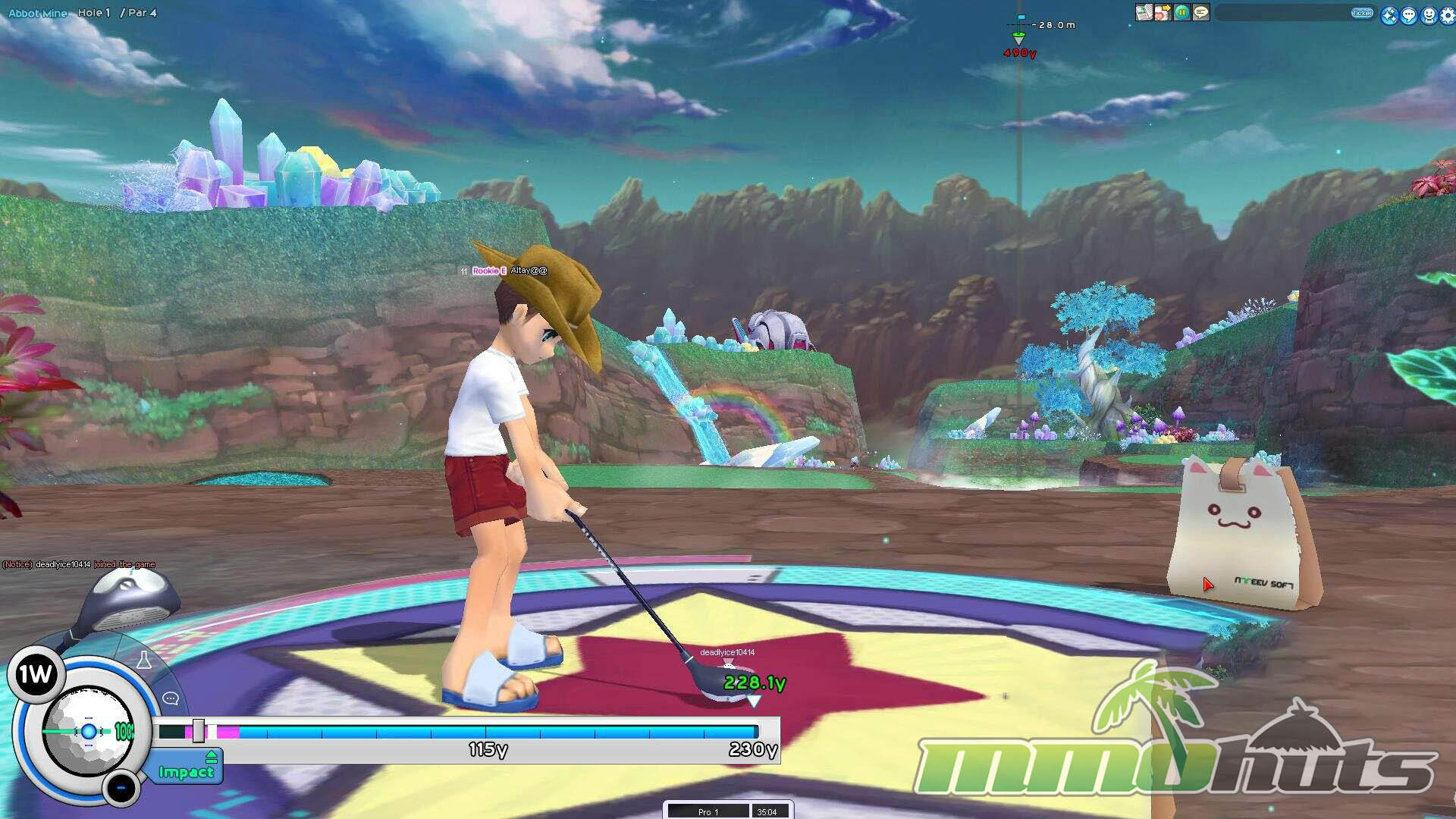Click the blue sparkle stars button
Viewport: 1456px width, 819px height.
[x=1389, y=15]
